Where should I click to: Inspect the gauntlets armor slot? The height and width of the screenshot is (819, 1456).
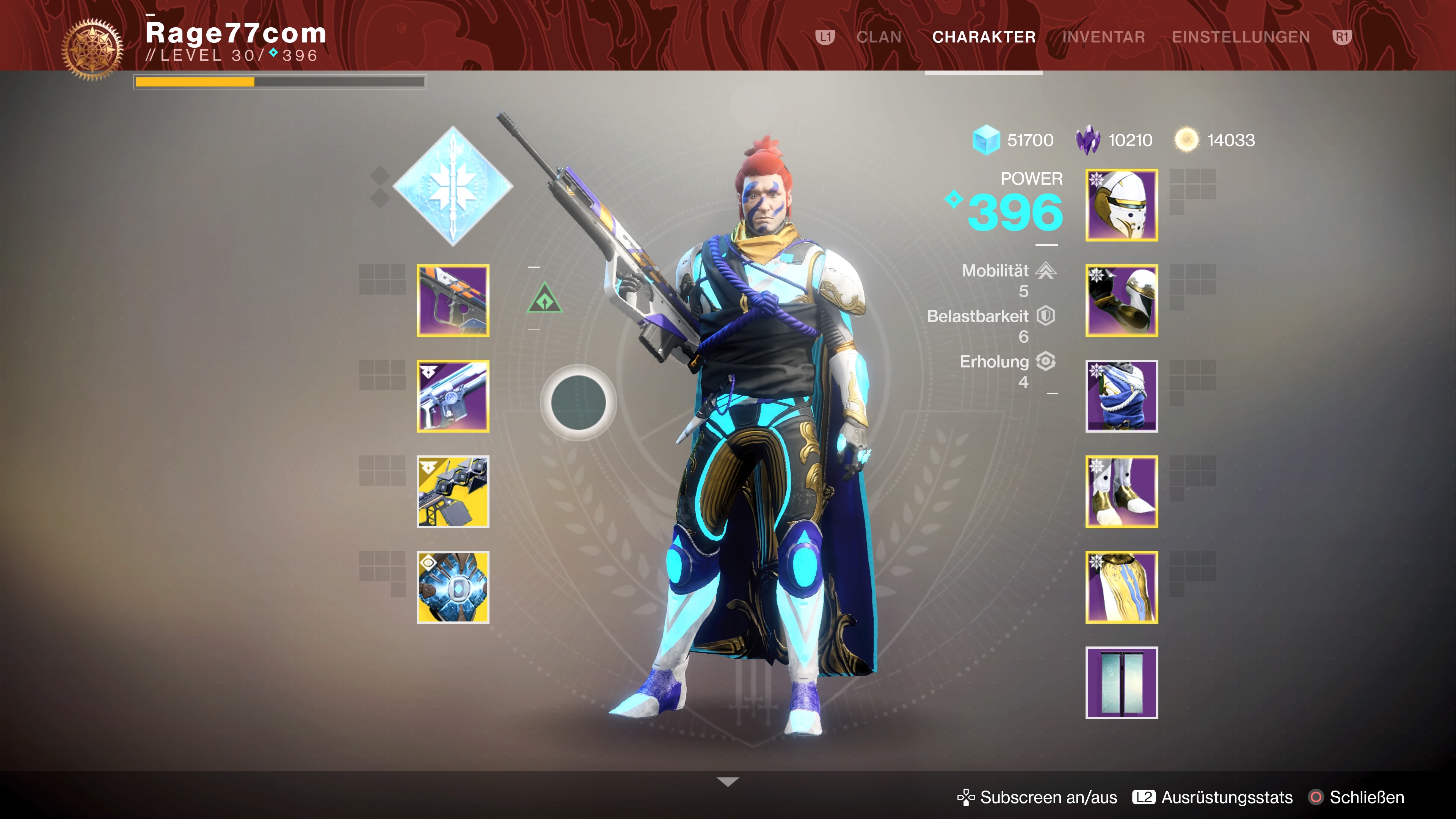[1122, 301]
